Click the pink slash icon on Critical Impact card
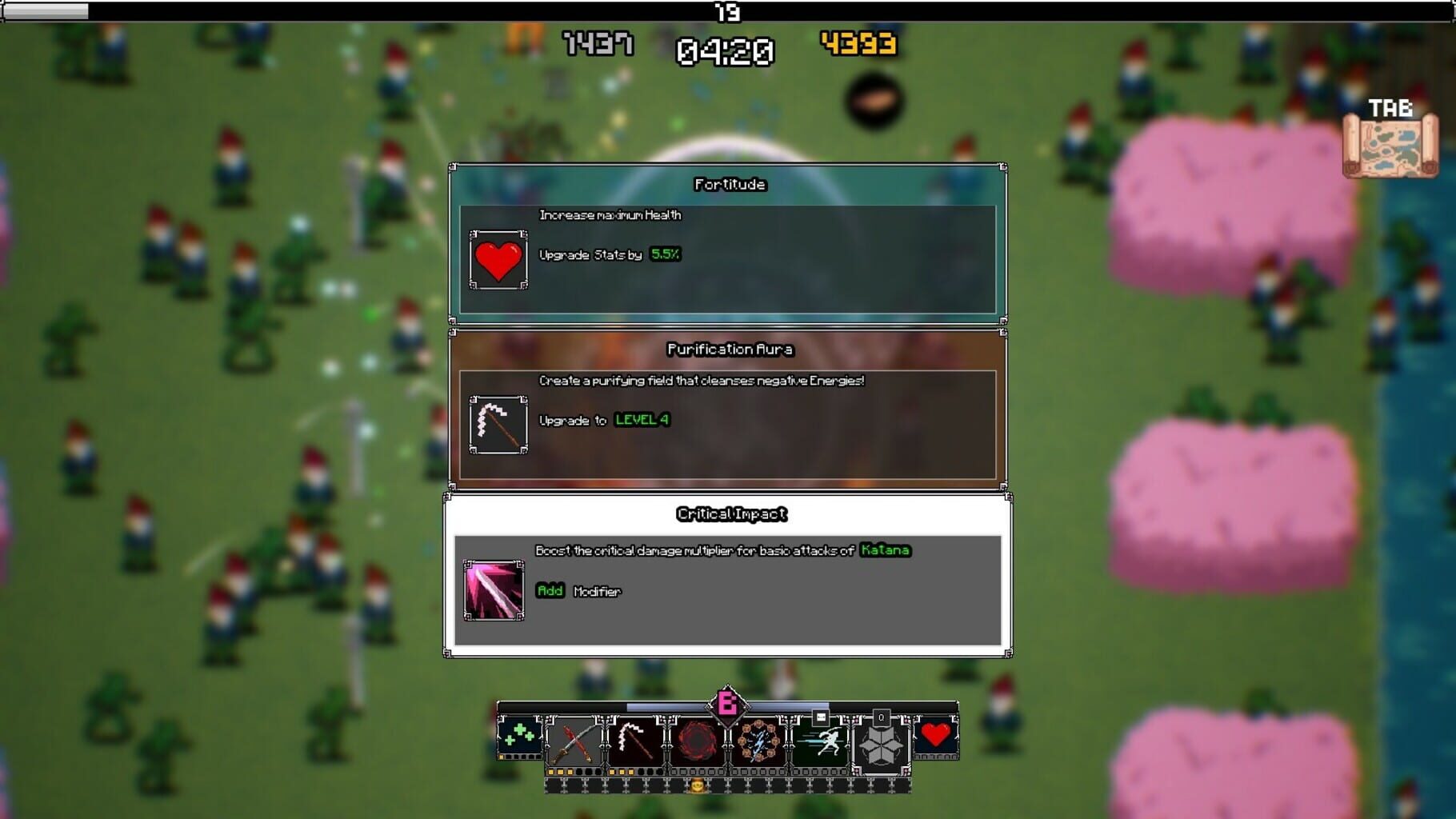This screenshot has width=1456, height=819. tap(492, 592)
